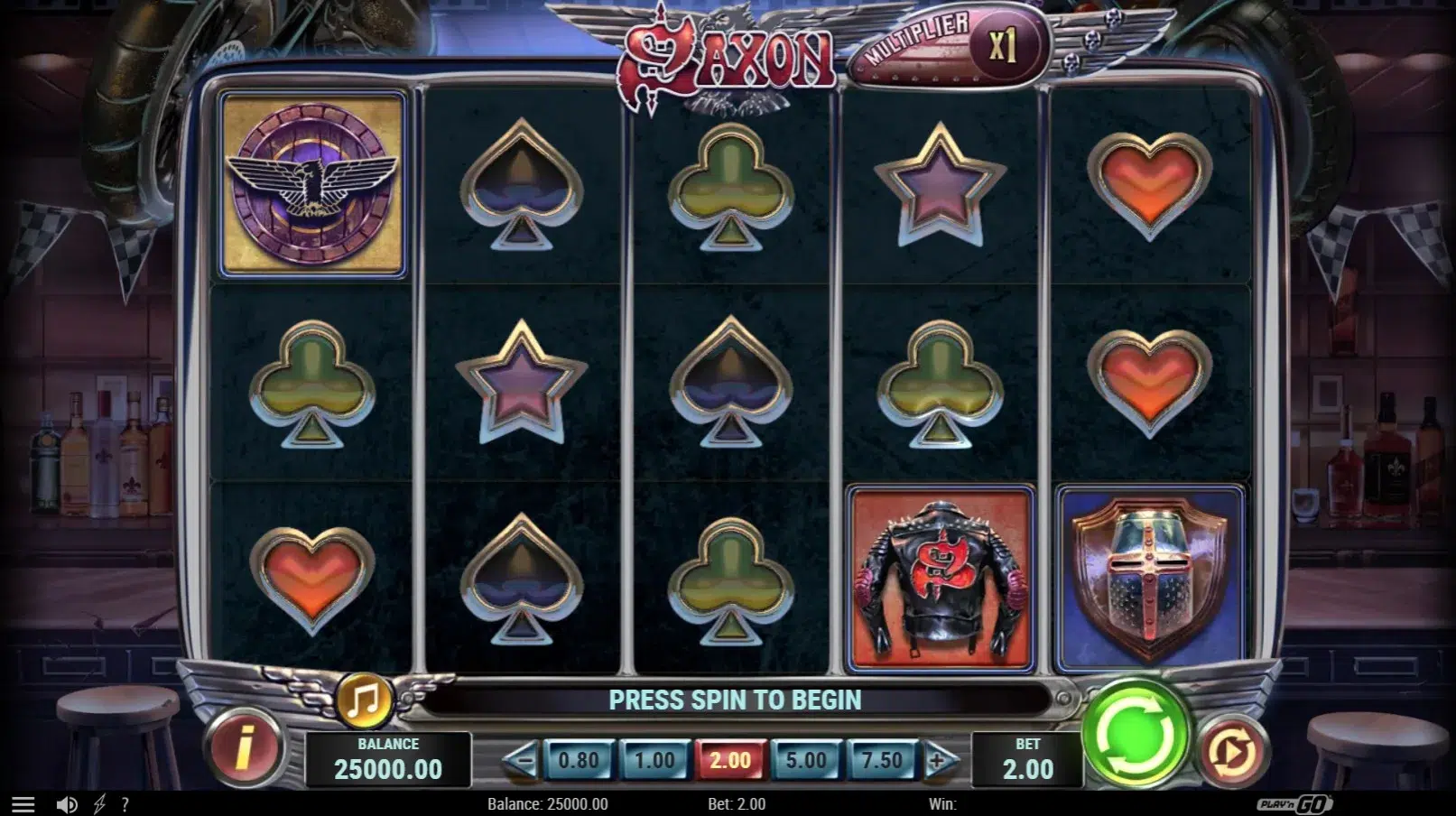Open the autoplay settings button
The height and width of the screenshot is (816, 1456).
pos(1233,751)
